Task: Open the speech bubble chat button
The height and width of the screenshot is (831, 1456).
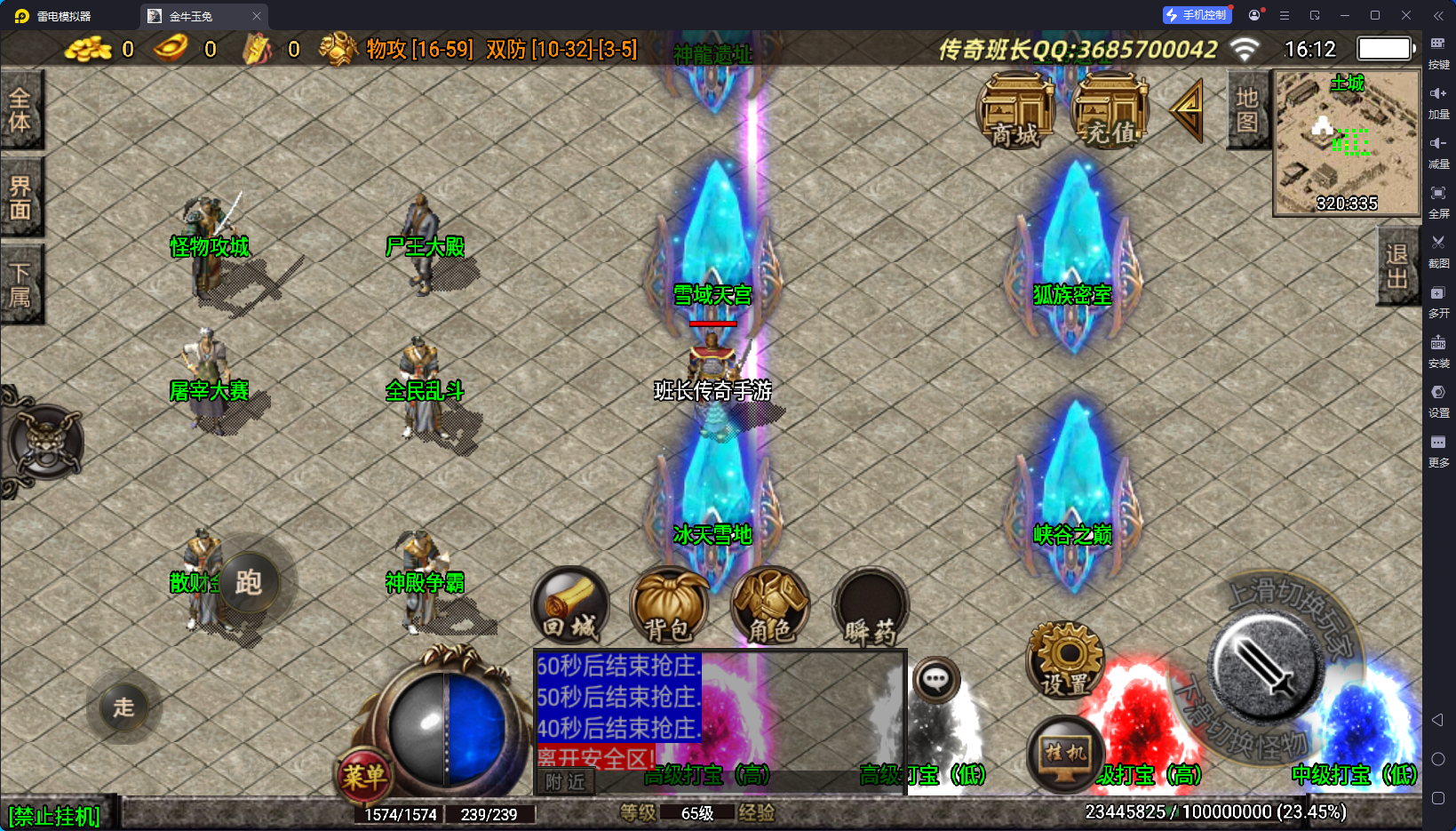Action: (x=935, y=681)
